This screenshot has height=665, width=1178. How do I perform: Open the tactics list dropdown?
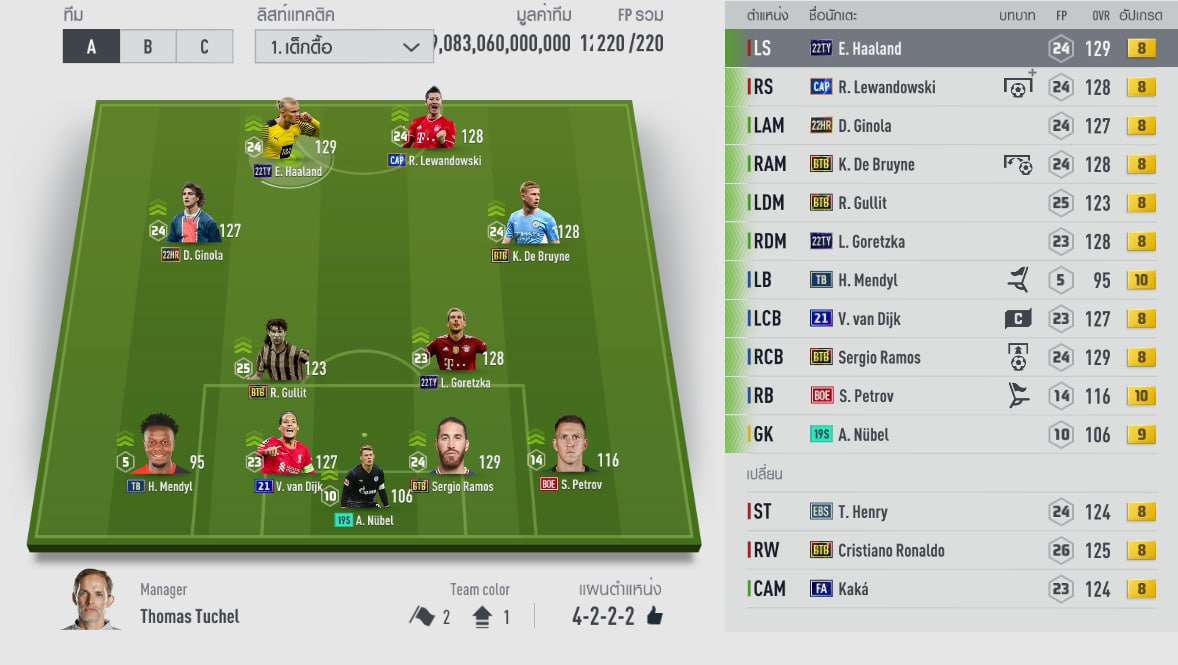click(343, 47)
